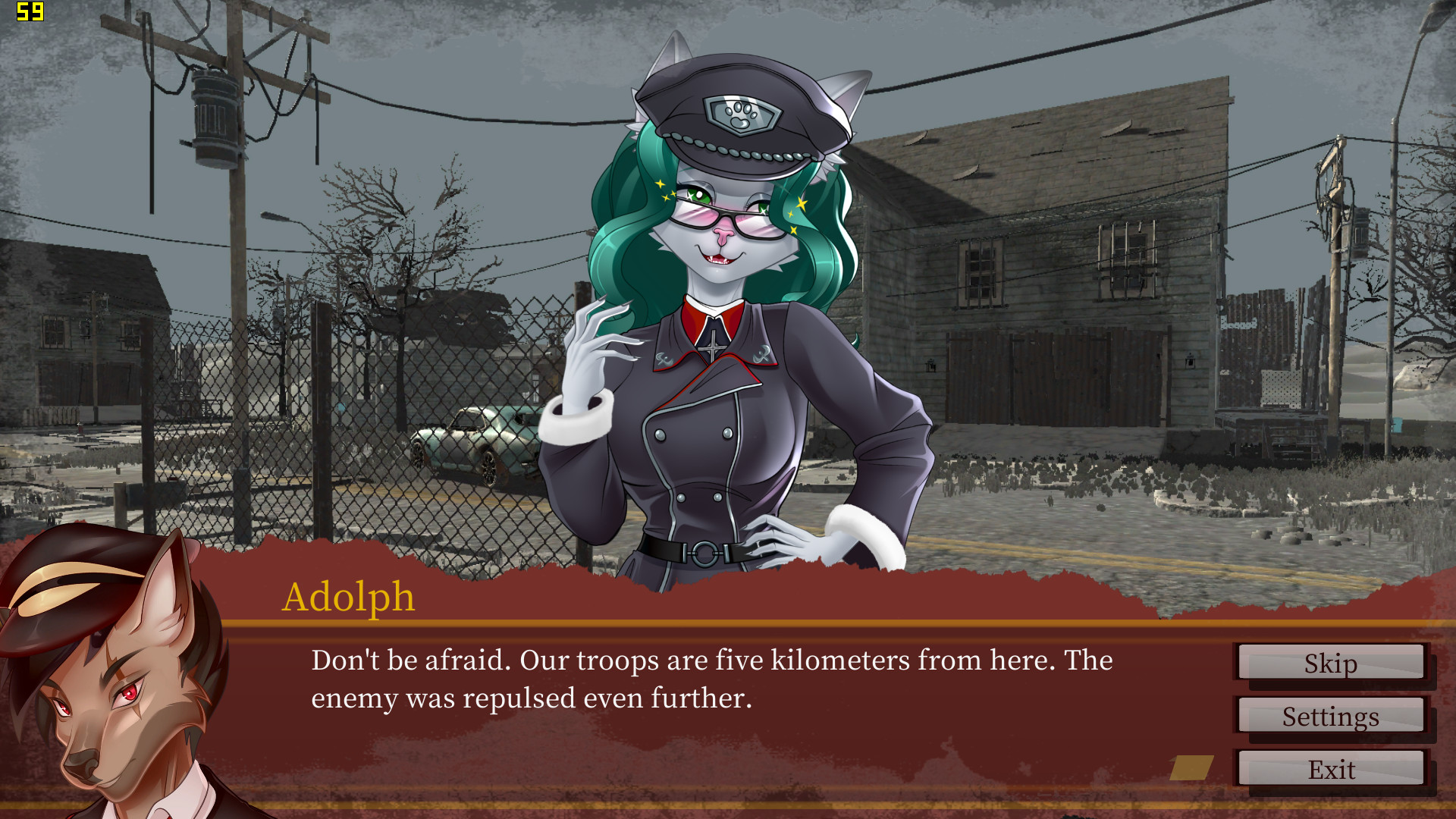The width and height of the screenshot is (1456, 819).
Task: Open the in-game options menu
Action: (1331, 717)
